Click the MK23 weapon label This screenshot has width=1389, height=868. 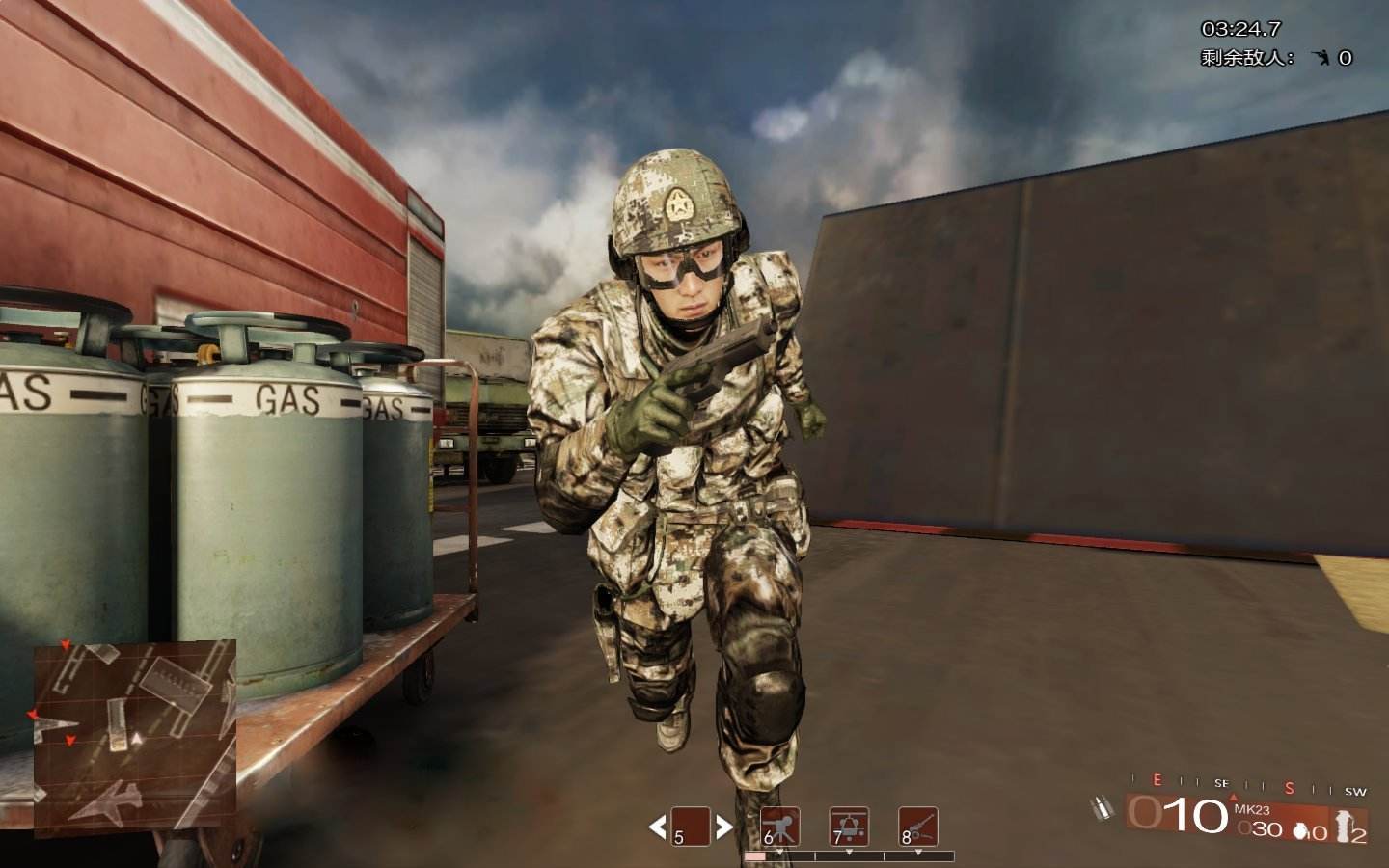click(x=1251, y=810)
